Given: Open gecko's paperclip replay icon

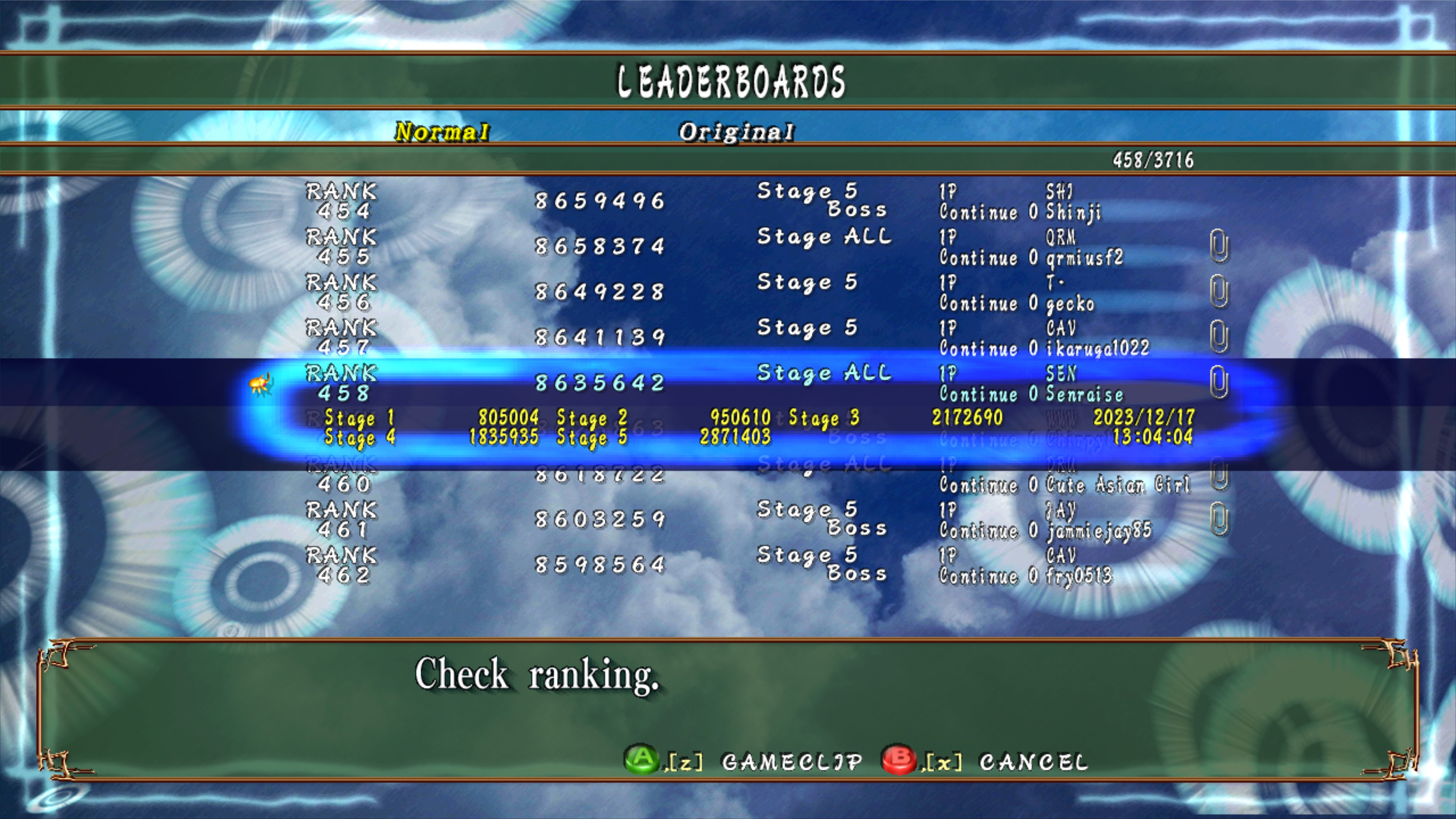Looking at the screenshot, I should (x=1219, y=291).
